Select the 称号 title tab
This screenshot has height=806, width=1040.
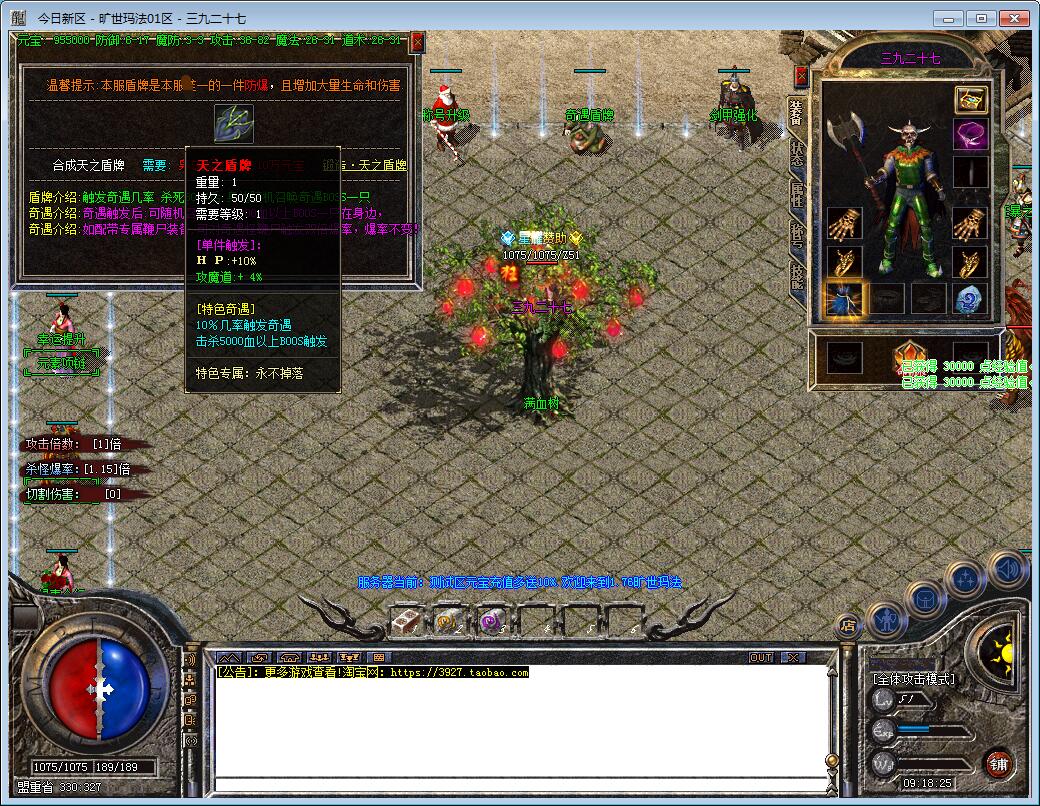797,236
